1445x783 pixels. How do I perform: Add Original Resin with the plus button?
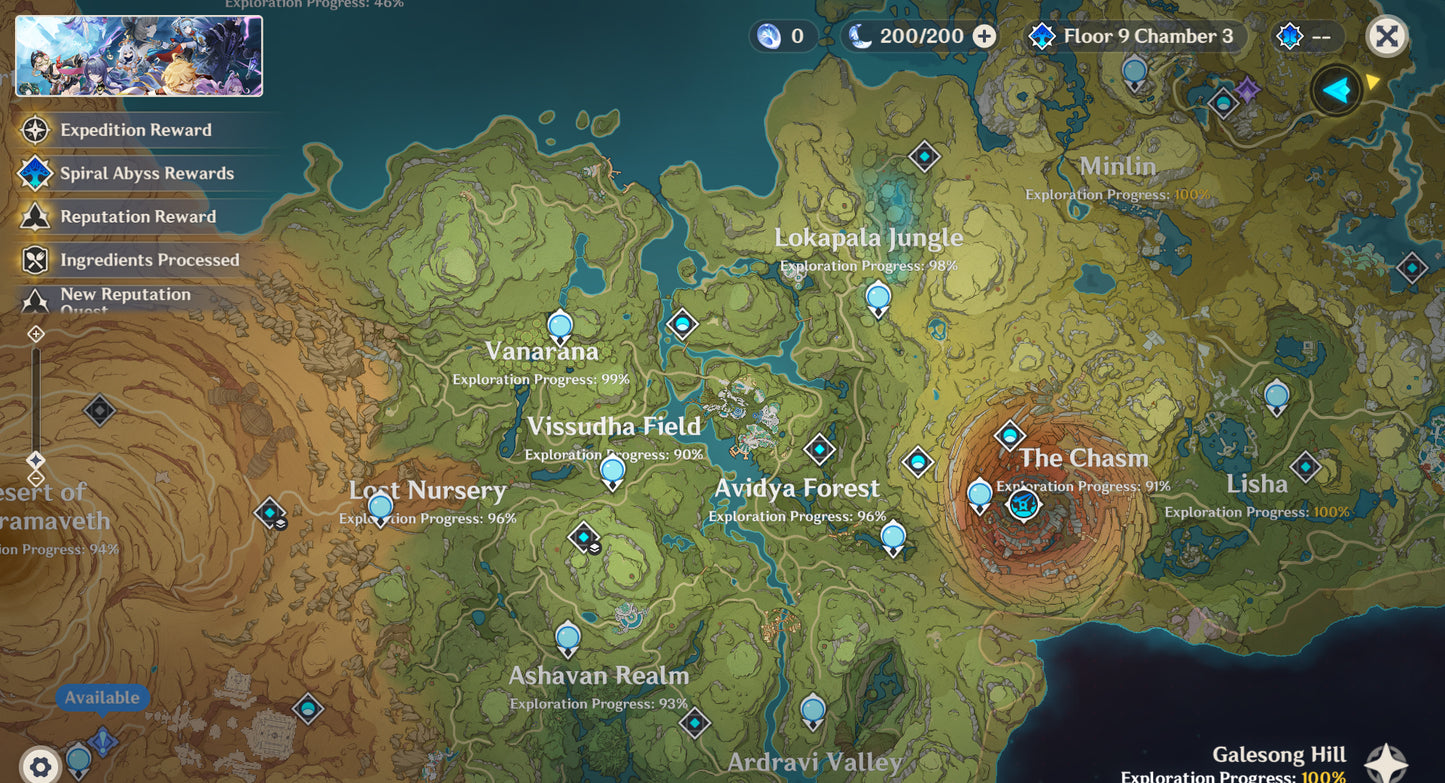pos(984,37)
